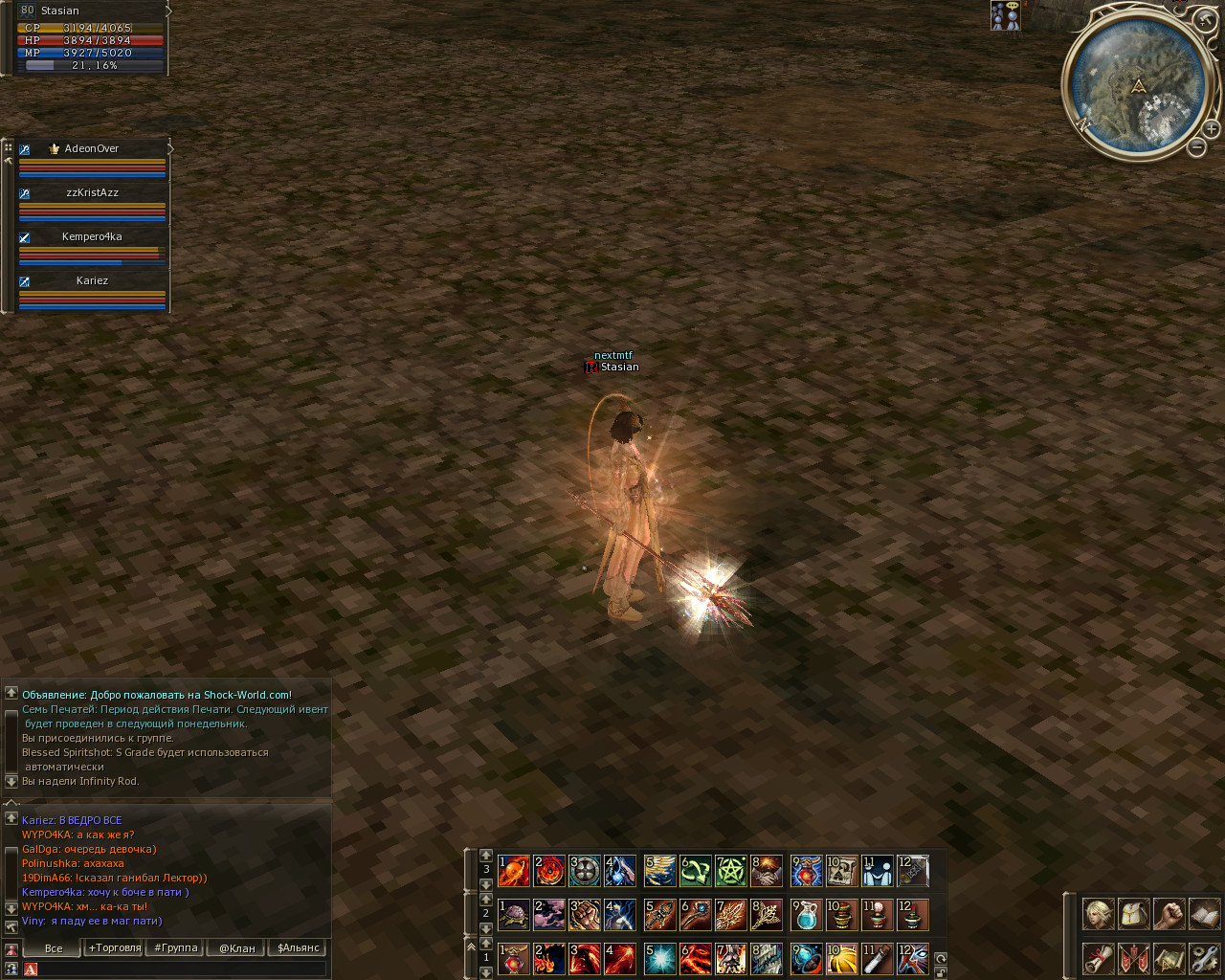
Task: Open the $Альянс chat tab
Action: [298, 948]
